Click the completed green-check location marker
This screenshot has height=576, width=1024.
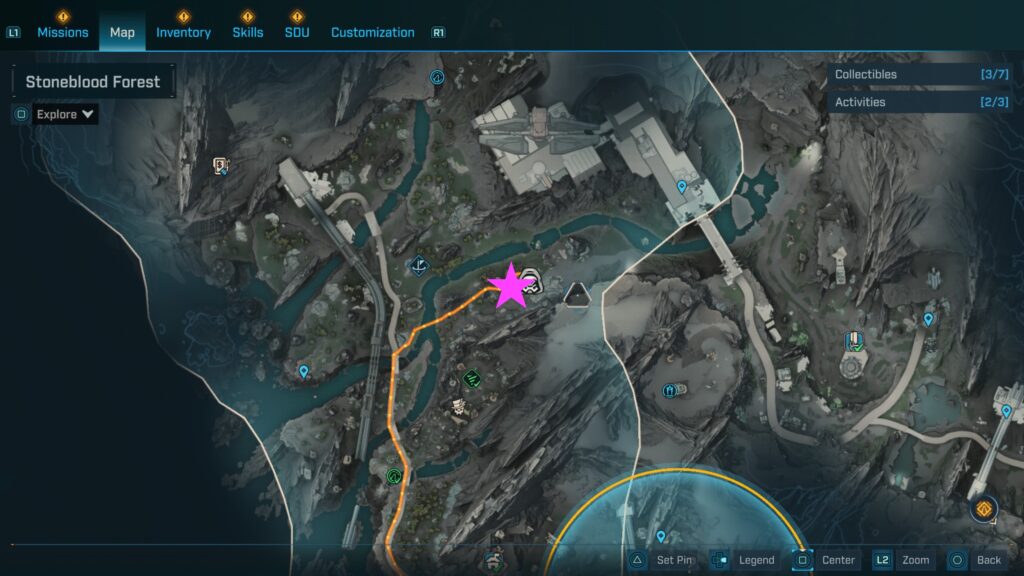[x=472, y=379]
